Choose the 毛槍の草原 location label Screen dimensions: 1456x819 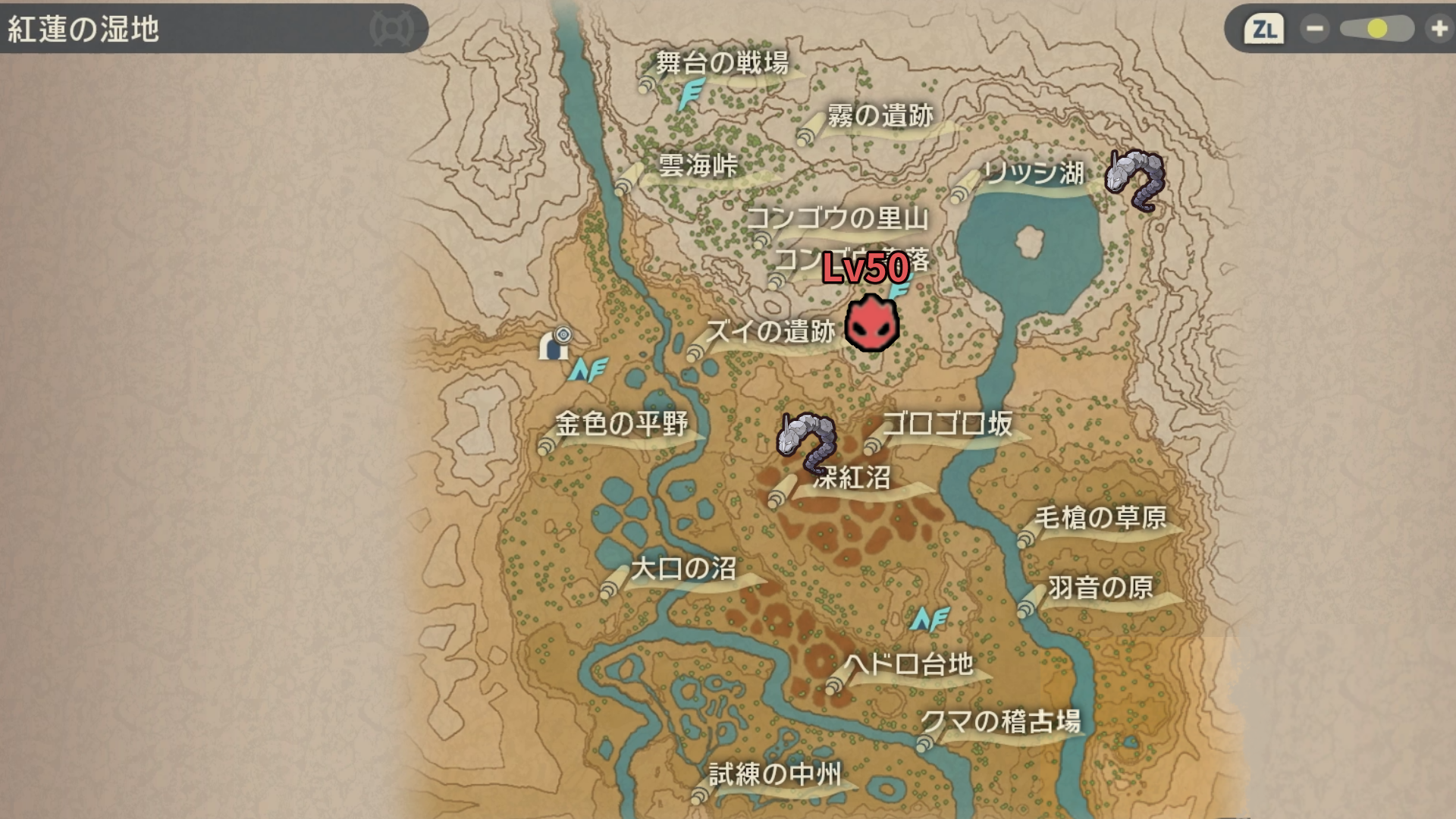[1100, 518]
